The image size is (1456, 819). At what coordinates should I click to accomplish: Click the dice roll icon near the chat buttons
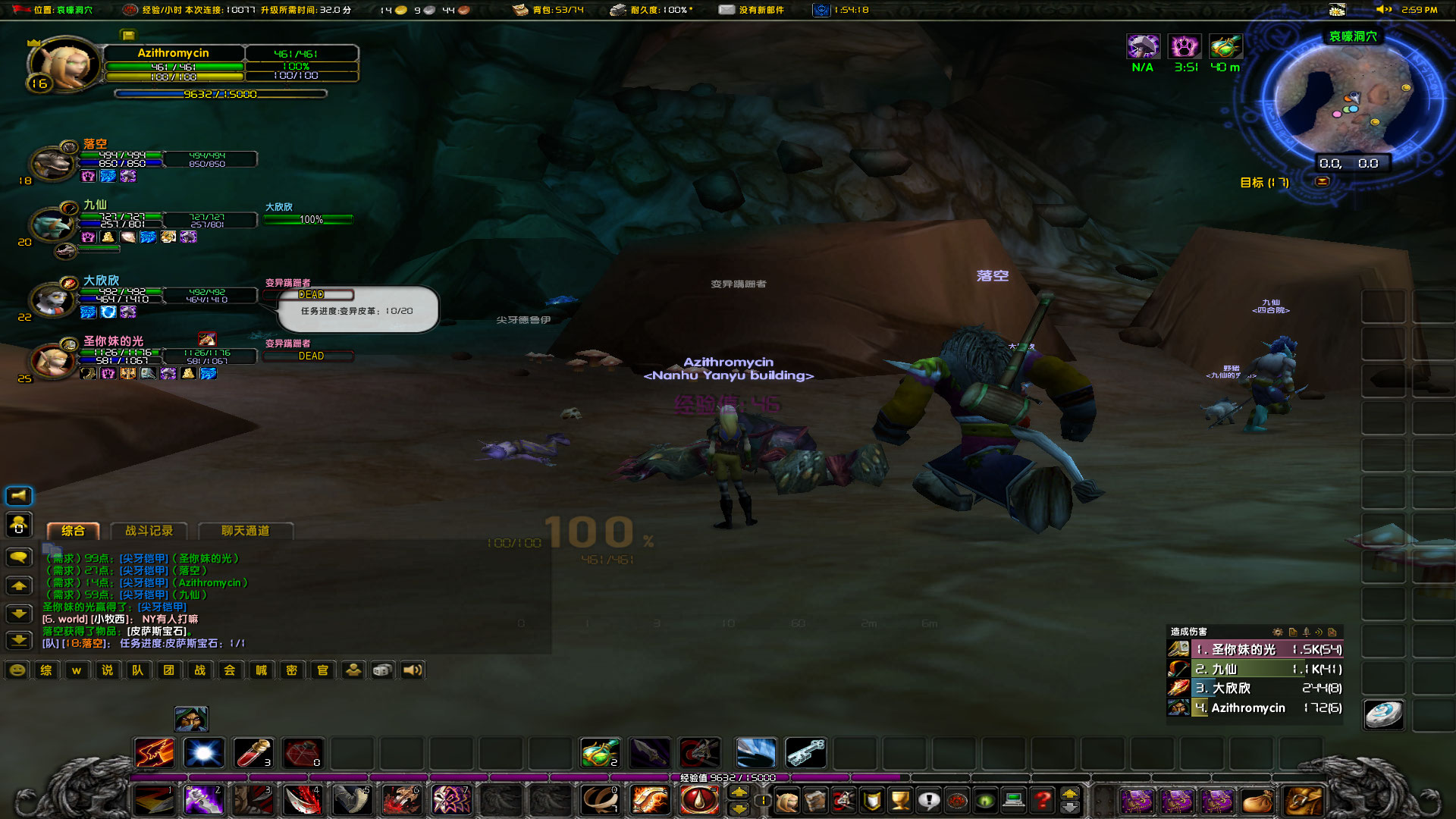383,670
